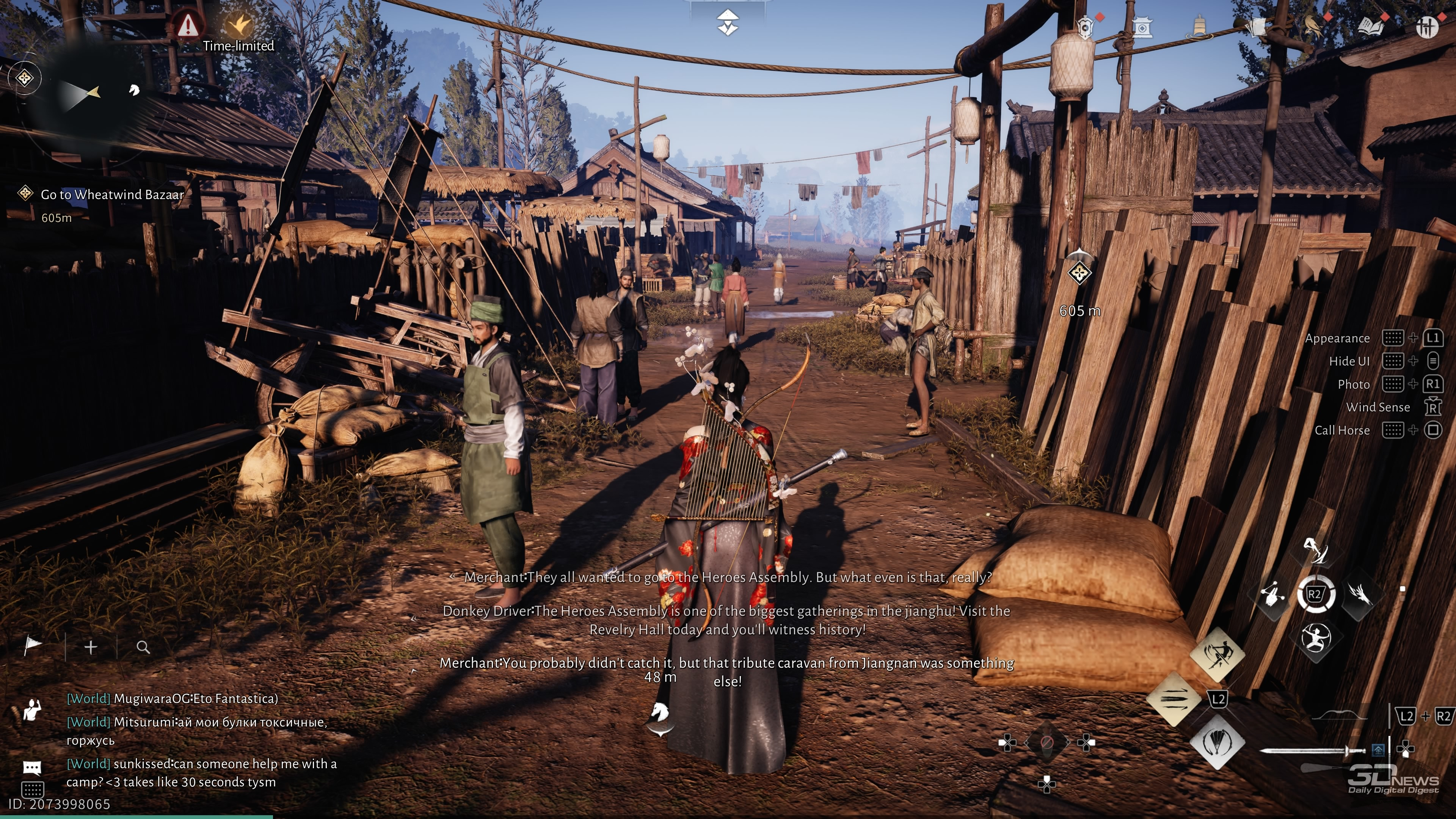Open the armor-shaped icon in the top bar

[1085, 27]
